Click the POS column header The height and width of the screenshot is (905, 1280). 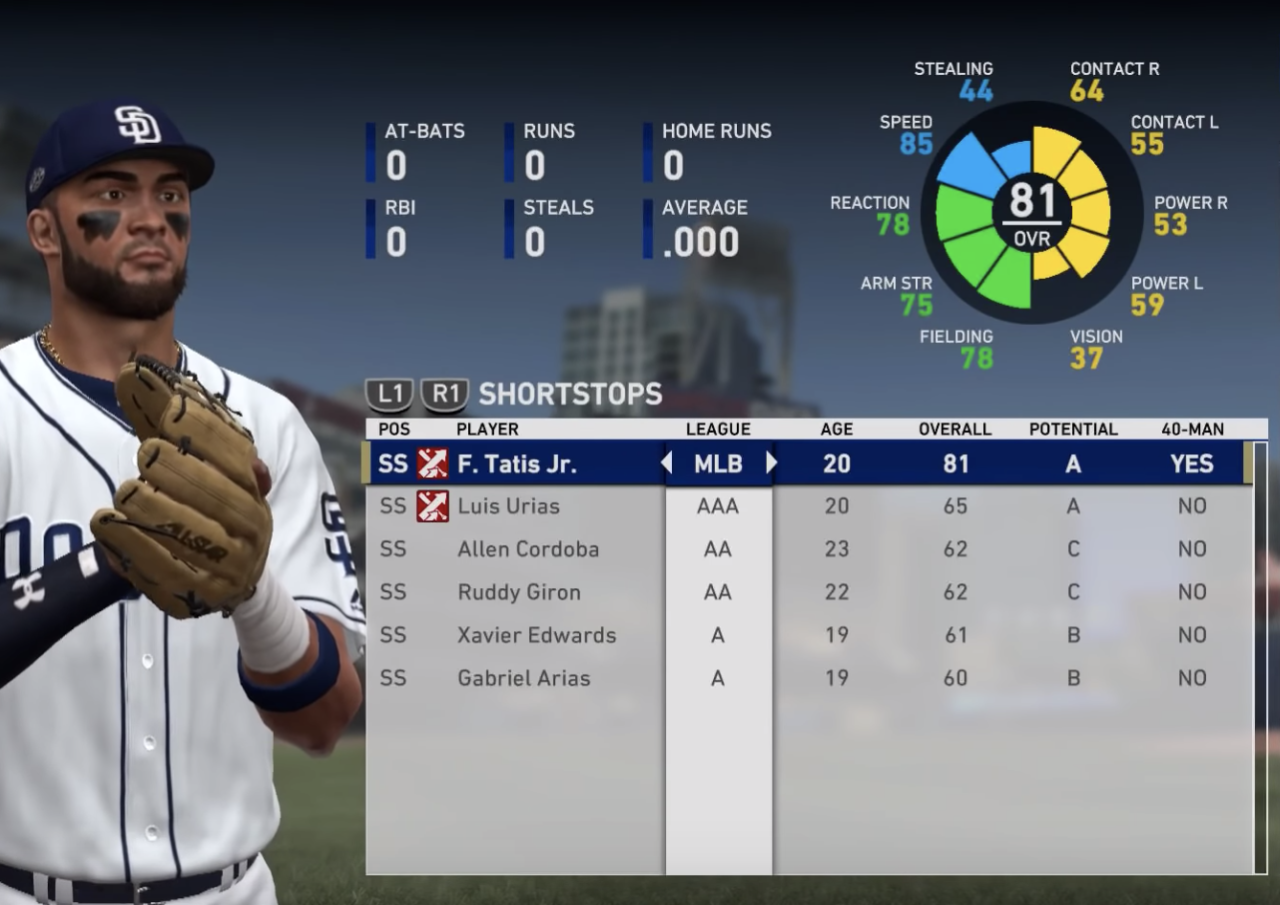[393, 429]
